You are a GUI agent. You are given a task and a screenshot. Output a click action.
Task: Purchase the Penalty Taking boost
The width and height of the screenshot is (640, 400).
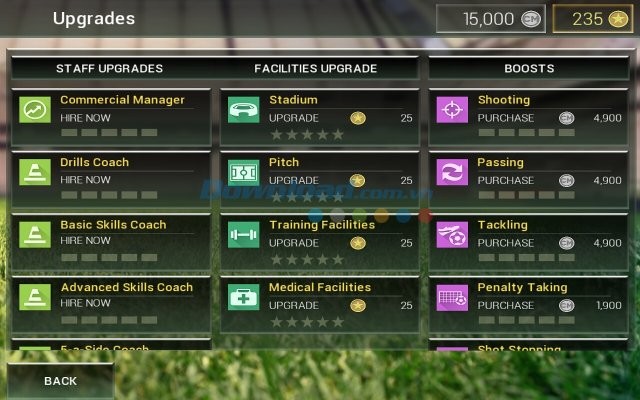(506, 305)
